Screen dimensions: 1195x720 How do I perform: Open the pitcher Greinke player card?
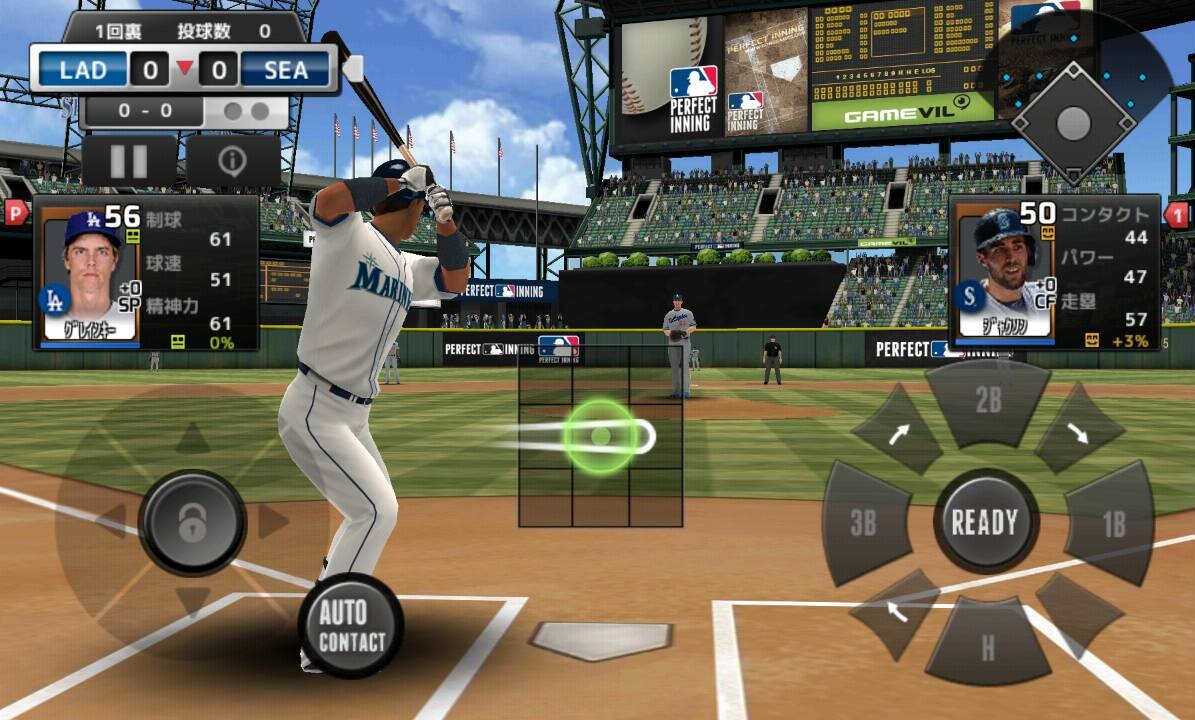click(145, 272)
